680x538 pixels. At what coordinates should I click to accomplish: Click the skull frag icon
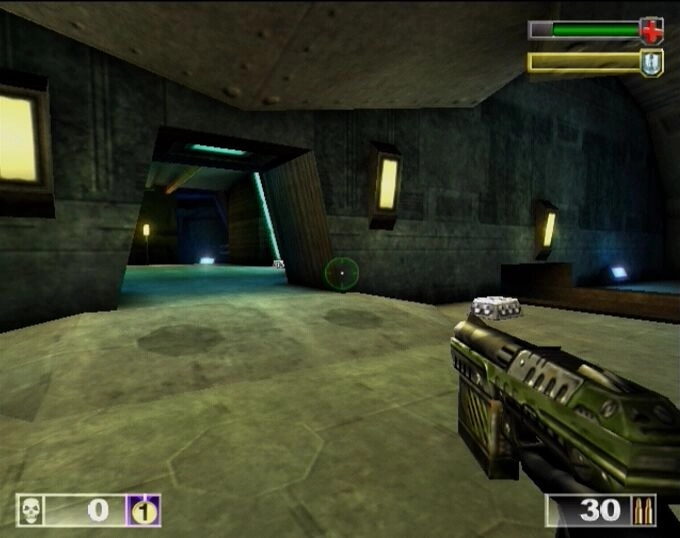[31, 511]
